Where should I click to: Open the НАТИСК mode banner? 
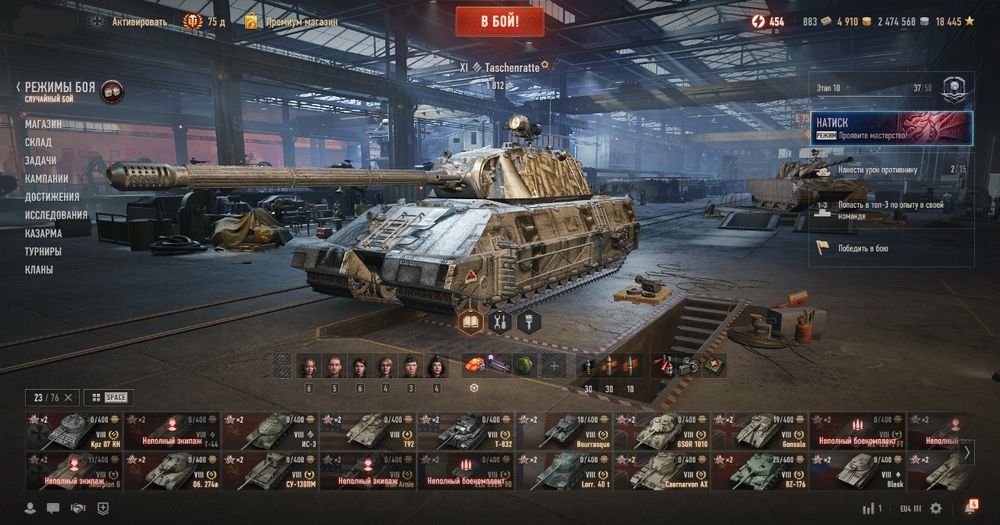click(x=892, y=127)
